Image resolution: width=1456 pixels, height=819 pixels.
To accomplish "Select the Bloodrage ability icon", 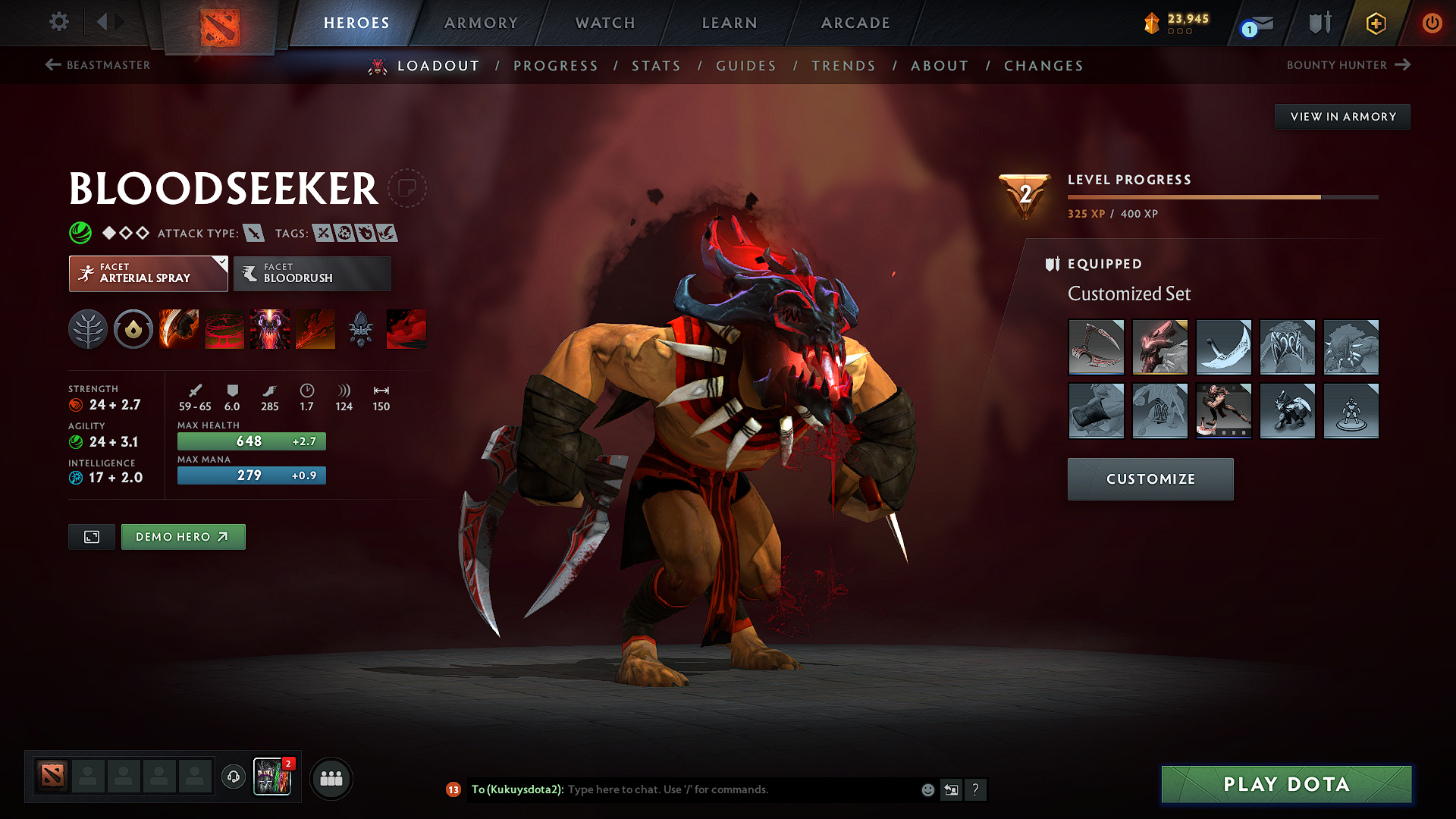I will [x=178, y=329].
